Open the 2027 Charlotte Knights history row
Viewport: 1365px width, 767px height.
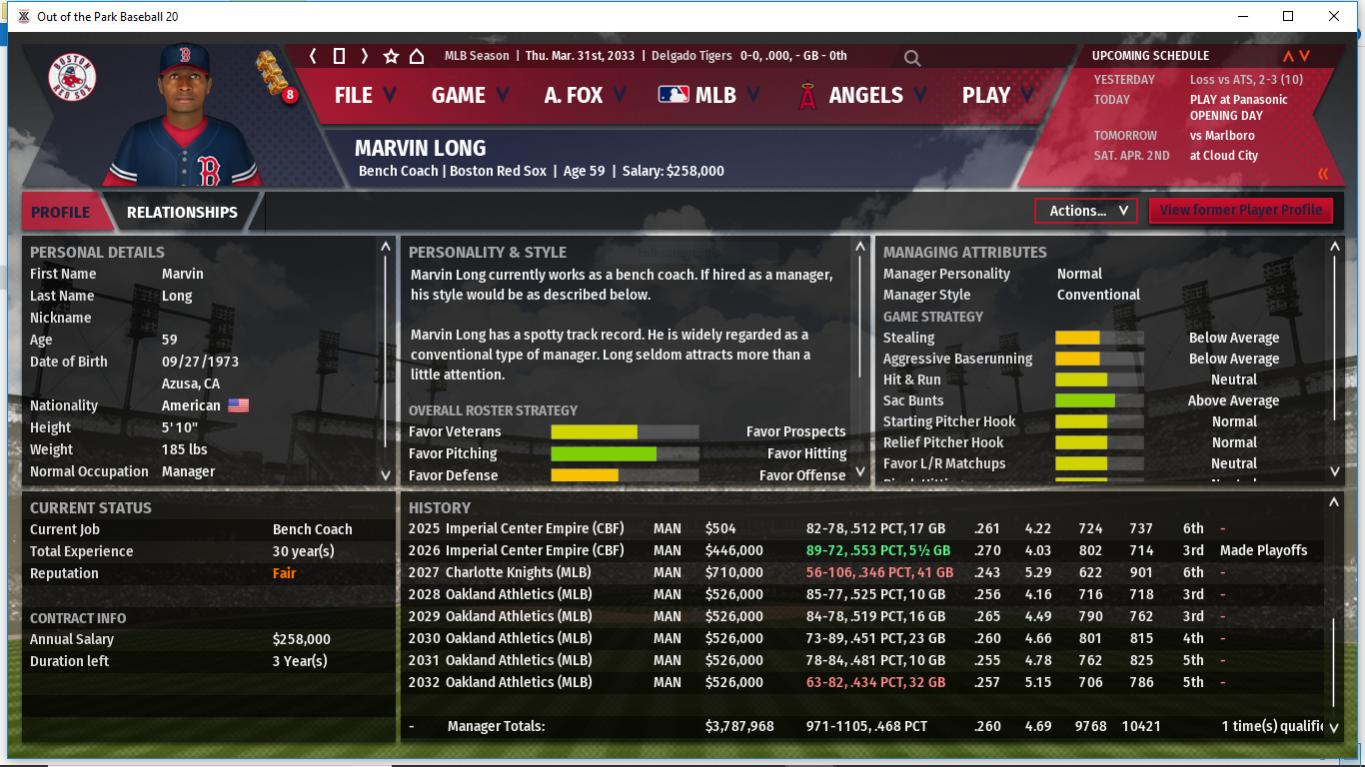tap(518, 573)
